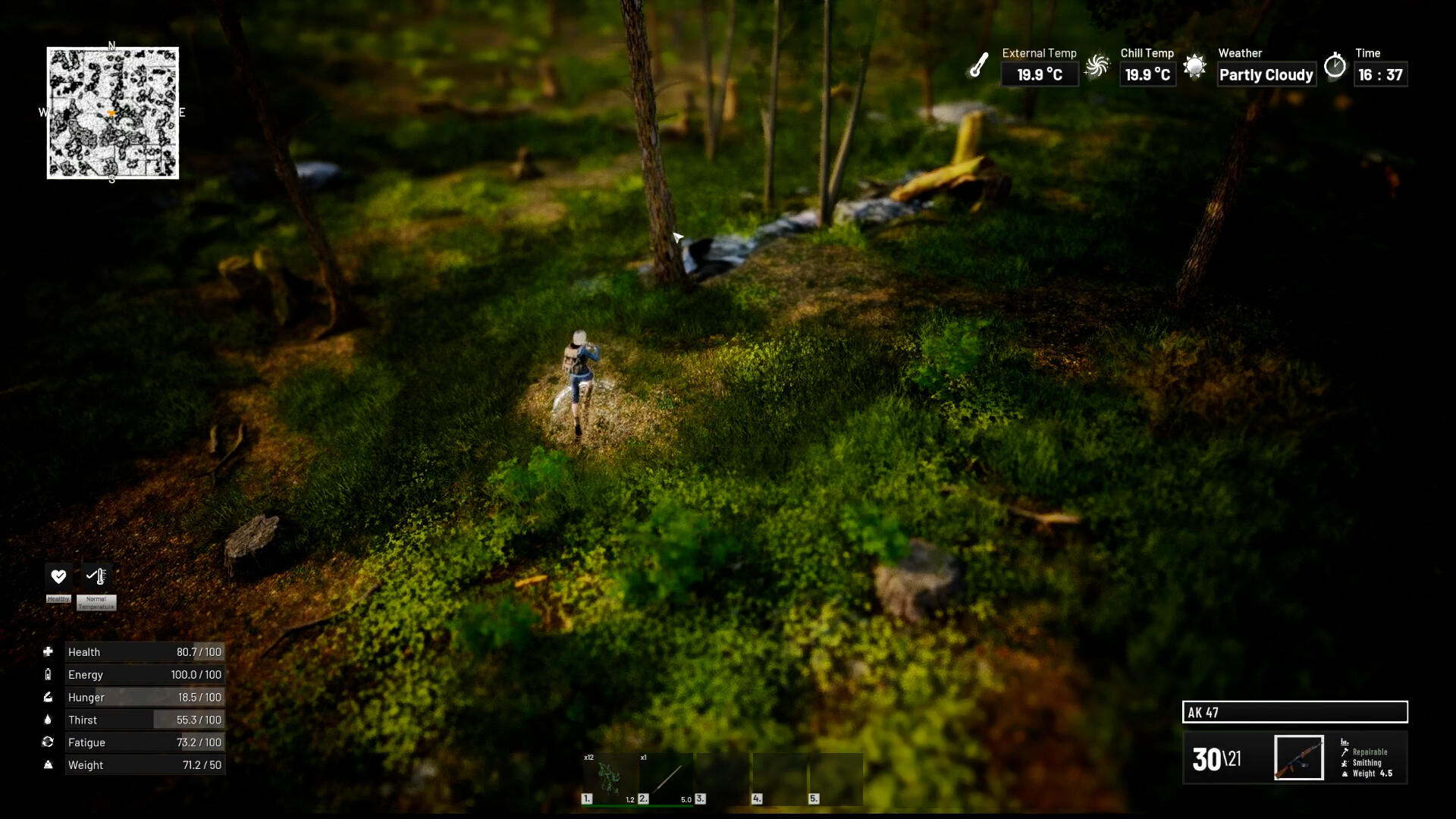Select the AK 47 weapon thumbnail

[x=1298, y=758]
